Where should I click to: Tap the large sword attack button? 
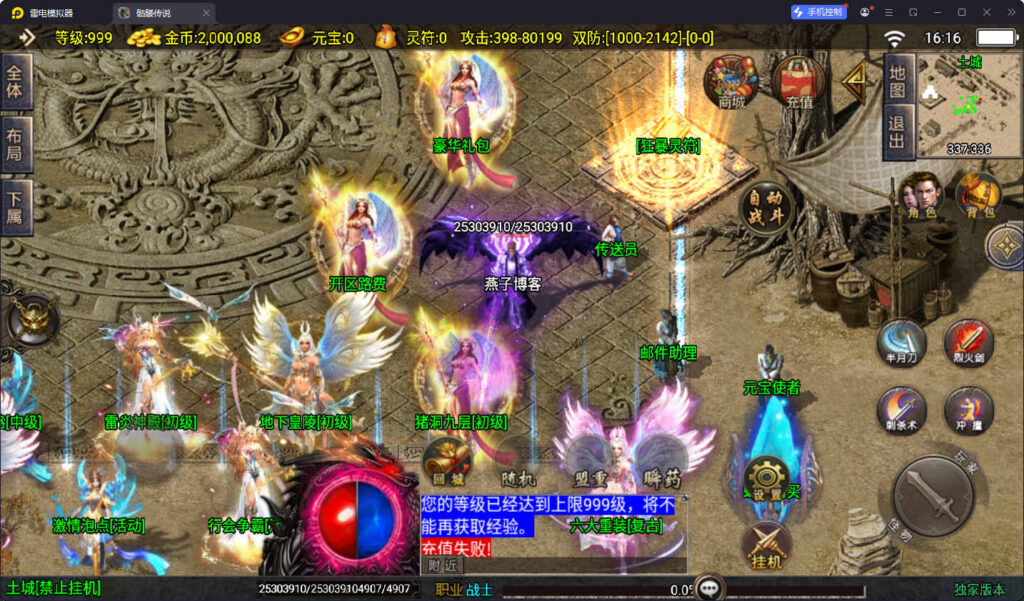(932, 495)
